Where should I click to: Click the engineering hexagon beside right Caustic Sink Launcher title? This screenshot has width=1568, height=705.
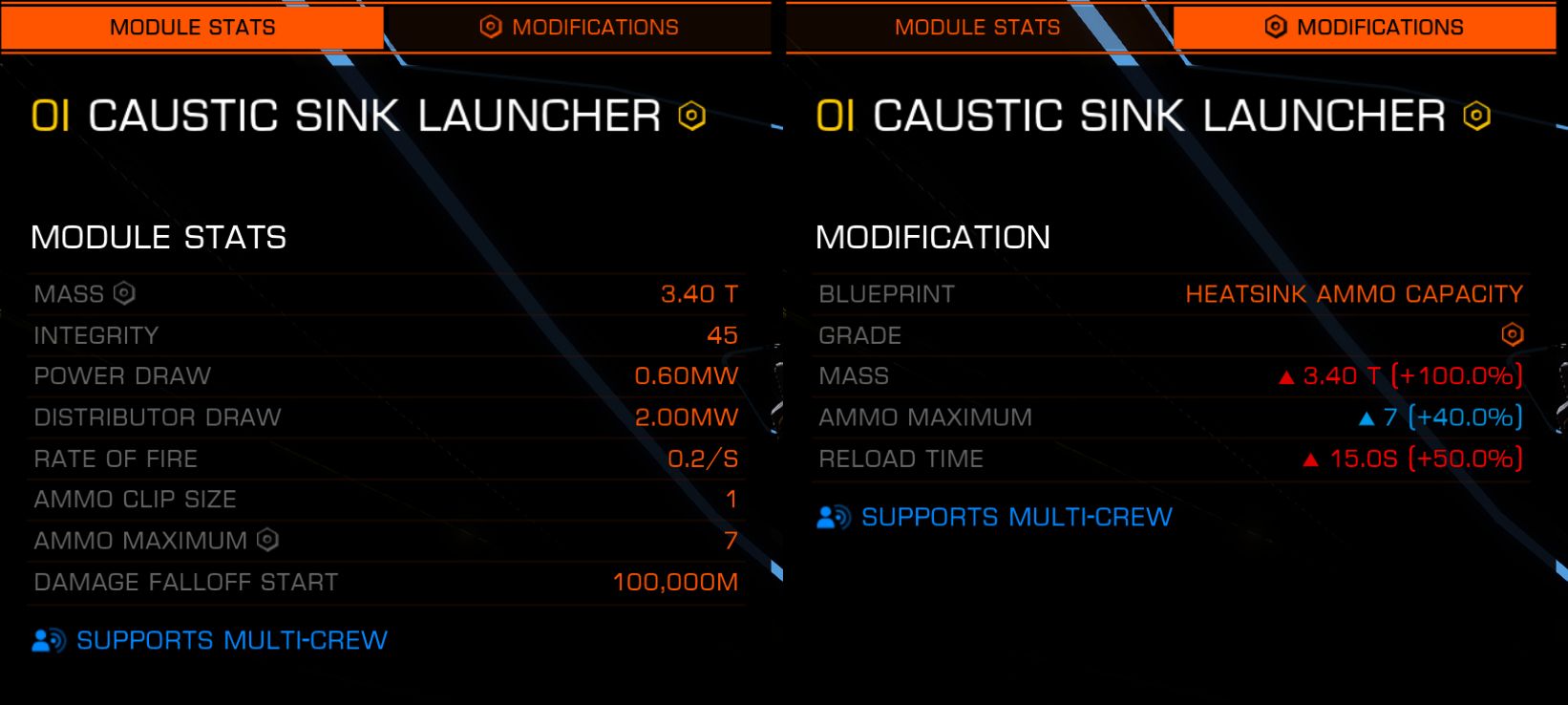[x=1474, y=117]
